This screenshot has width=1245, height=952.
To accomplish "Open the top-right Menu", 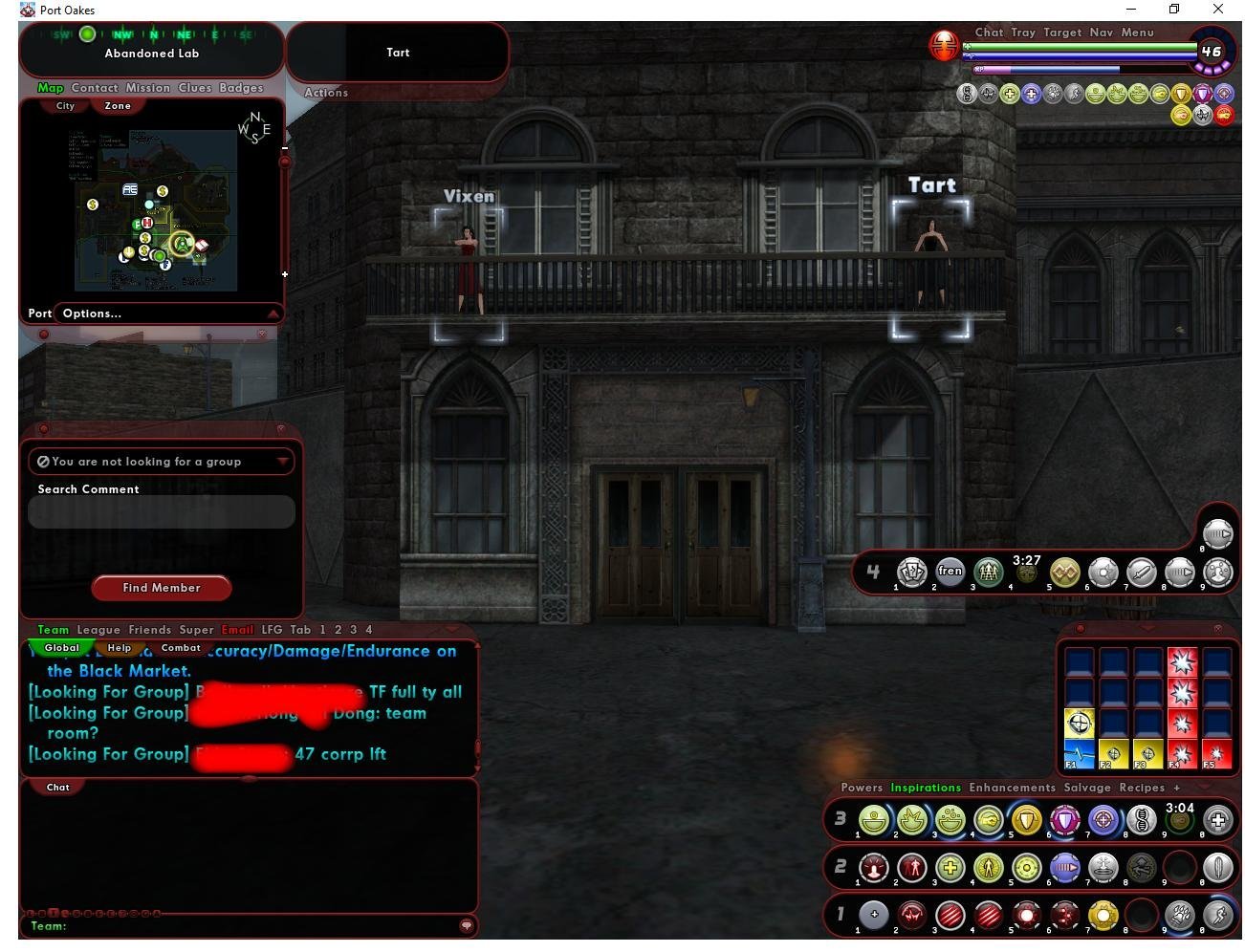I will 1137,32.
